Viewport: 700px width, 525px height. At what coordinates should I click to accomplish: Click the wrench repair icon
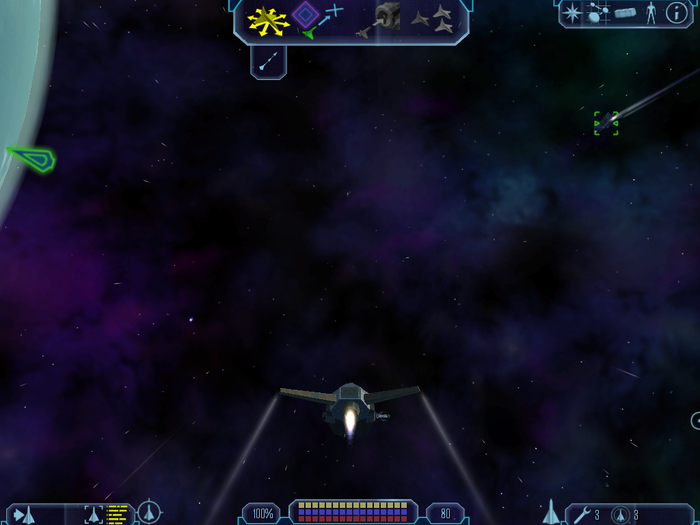[x=583, y=514]
